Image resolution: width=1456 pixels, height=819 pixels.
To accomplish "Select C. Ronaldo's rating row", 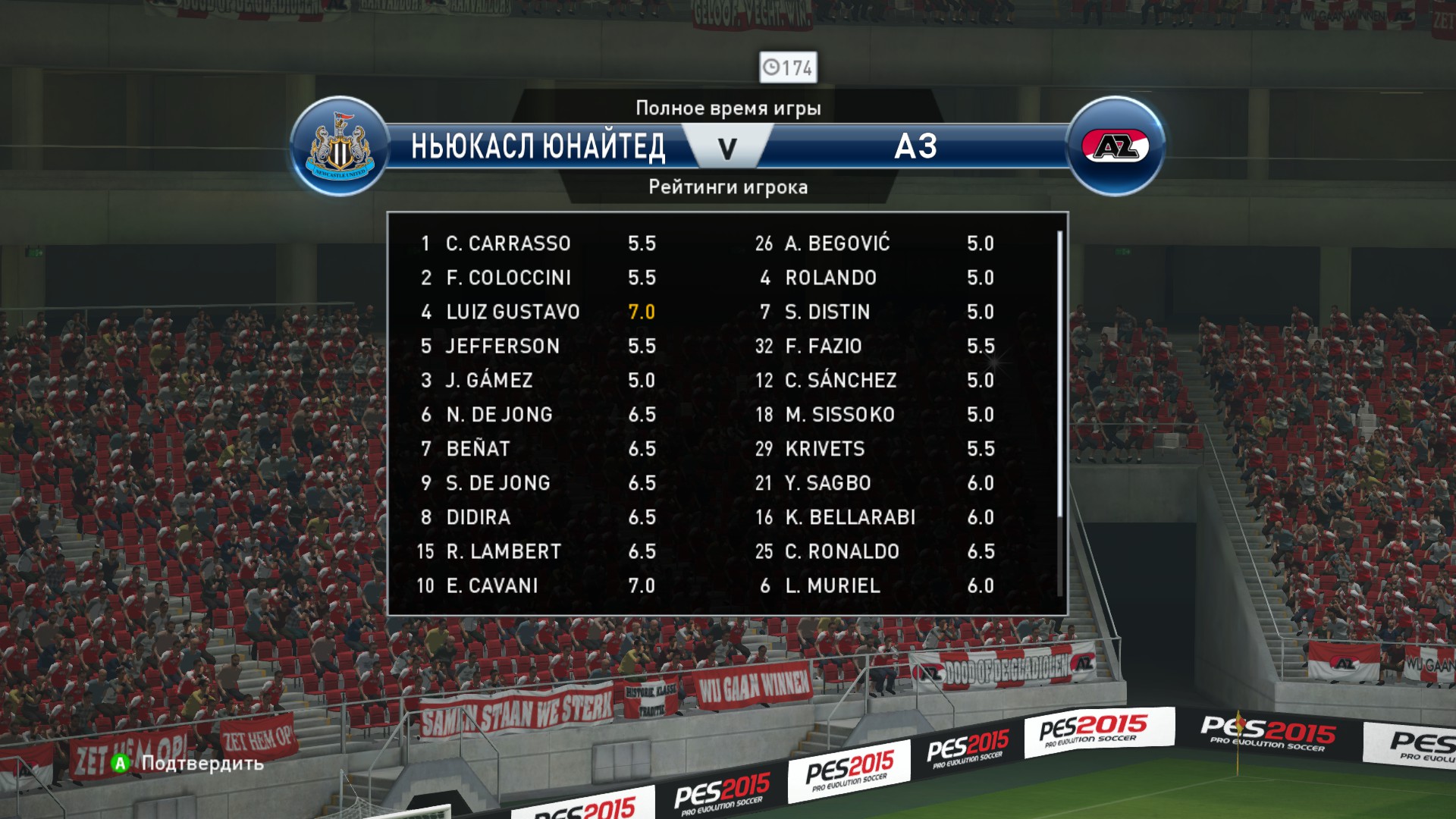I will coord(876,551).
